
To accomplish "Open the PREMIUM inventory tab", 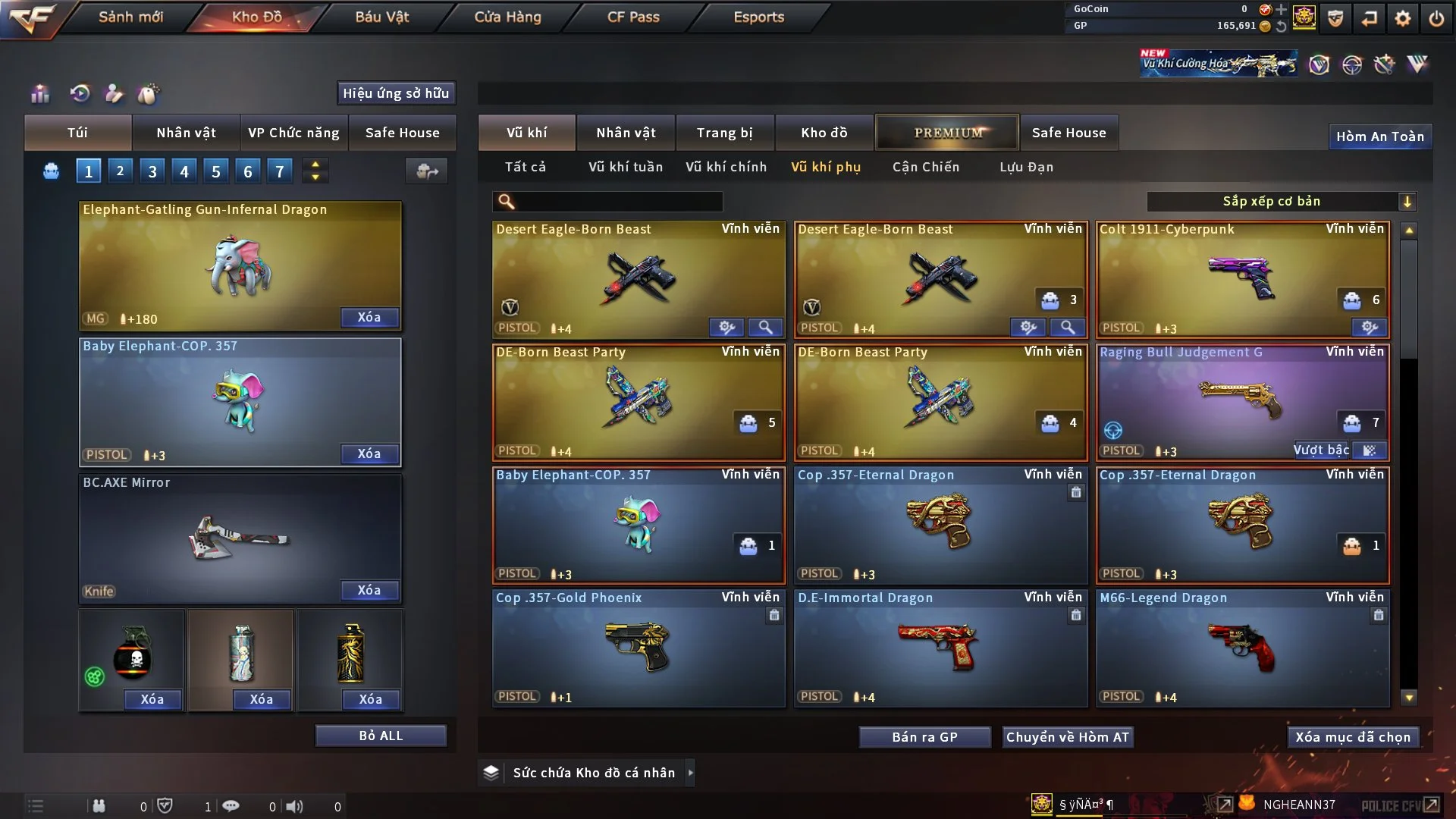I will (x=947, y=133).
